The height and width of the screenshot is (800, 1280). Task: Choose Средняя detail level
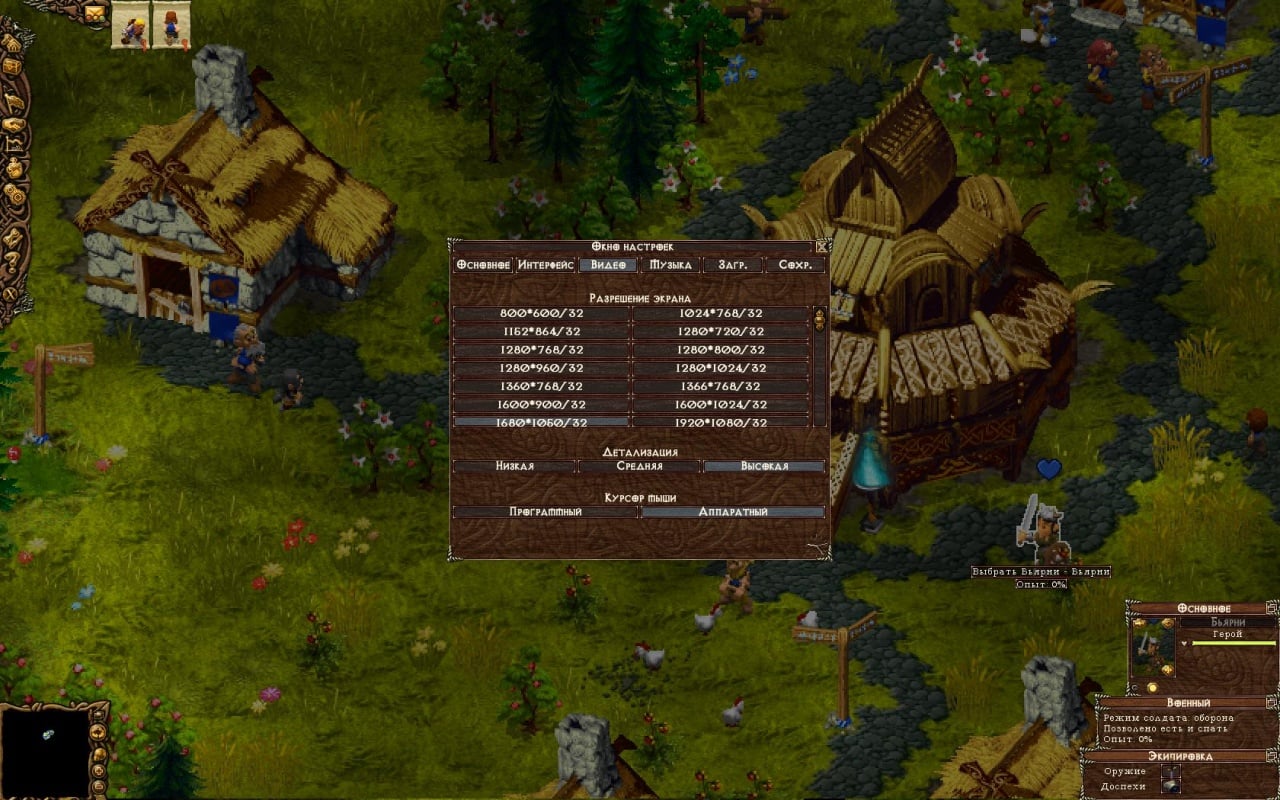(640, 466)
